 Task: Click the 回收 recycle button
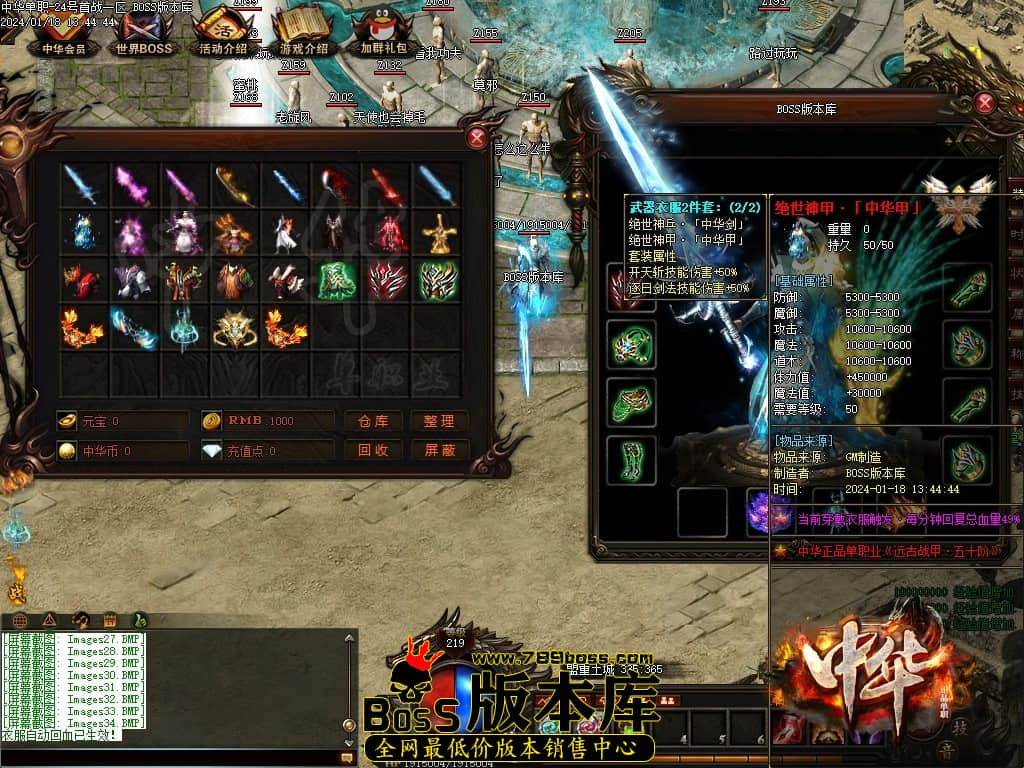373,450
